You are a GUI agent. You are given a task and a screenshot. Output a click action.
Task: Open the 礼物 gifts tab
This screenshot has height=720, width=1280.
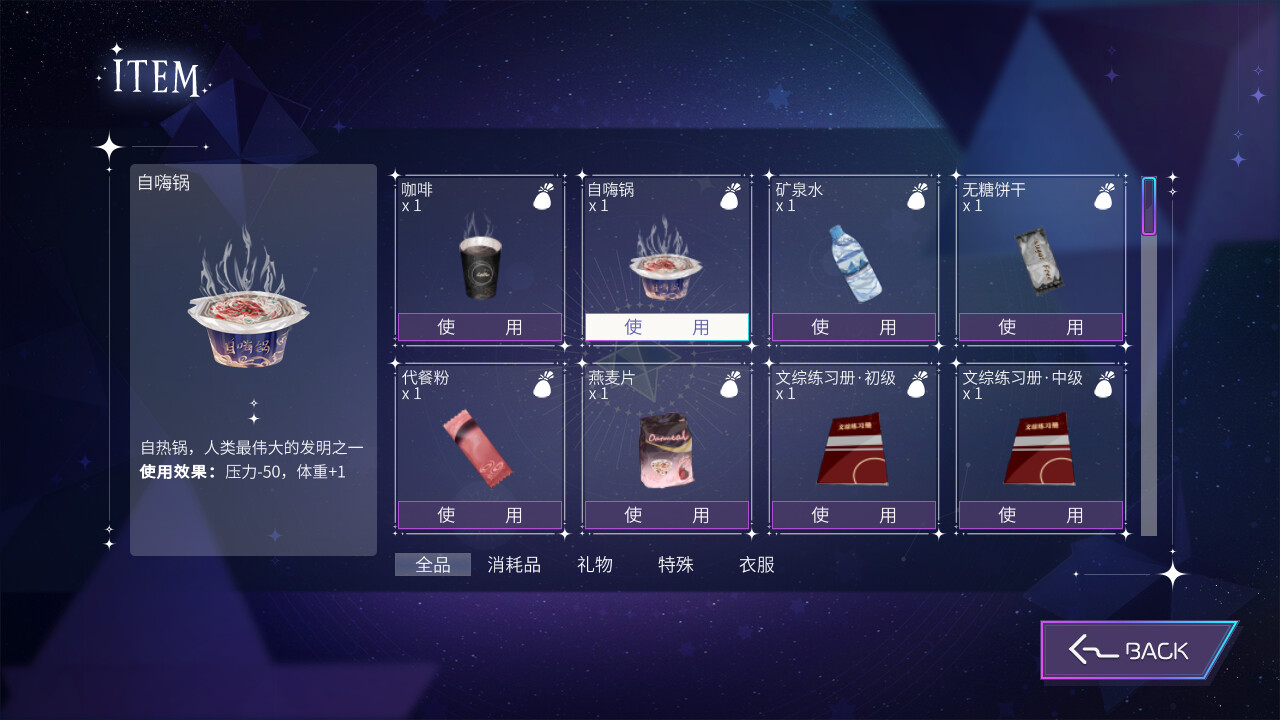[x=595, y=565]
